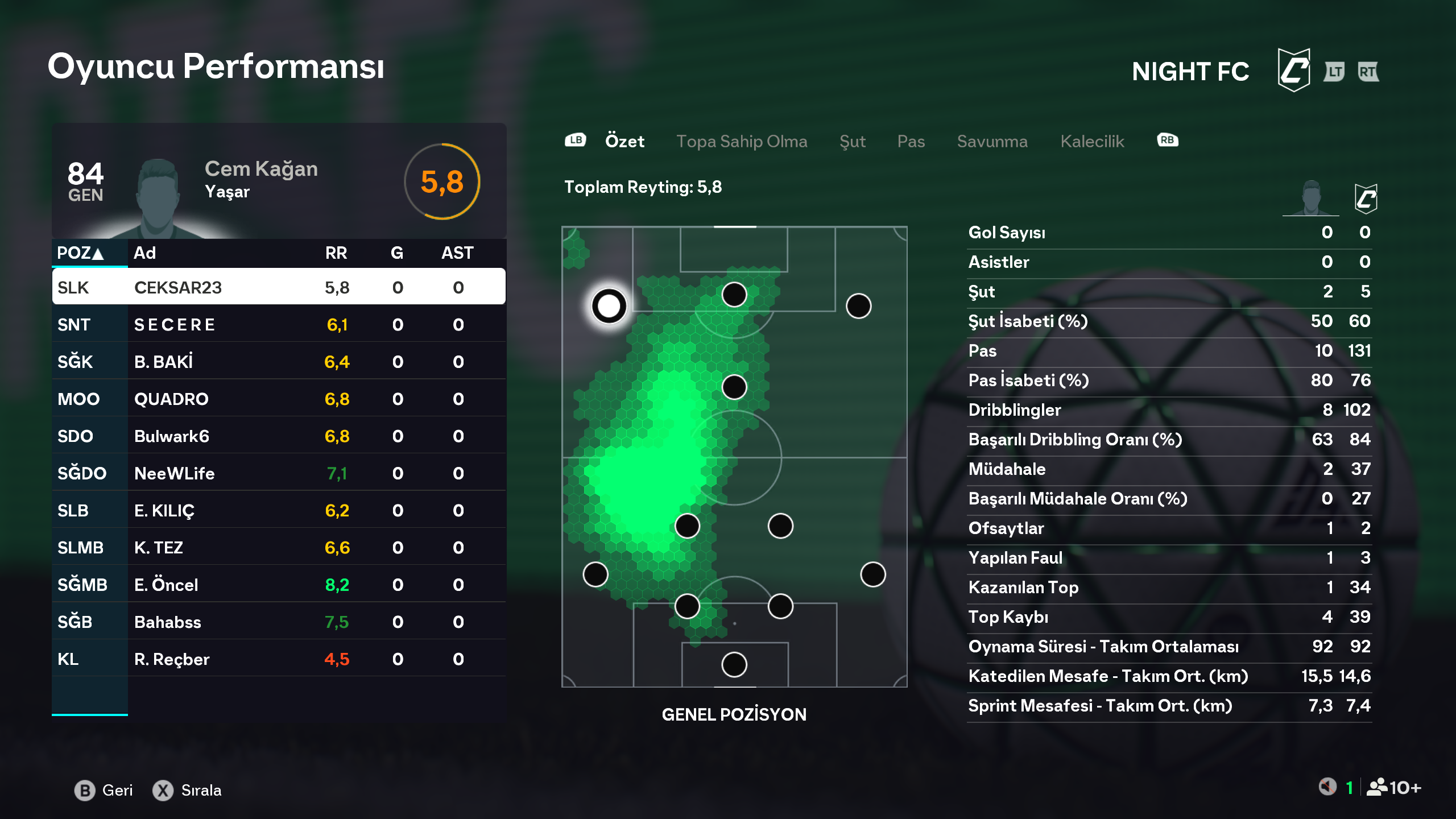
Task: Choose NeeWLife player row
Action: (x=279, y=473)
